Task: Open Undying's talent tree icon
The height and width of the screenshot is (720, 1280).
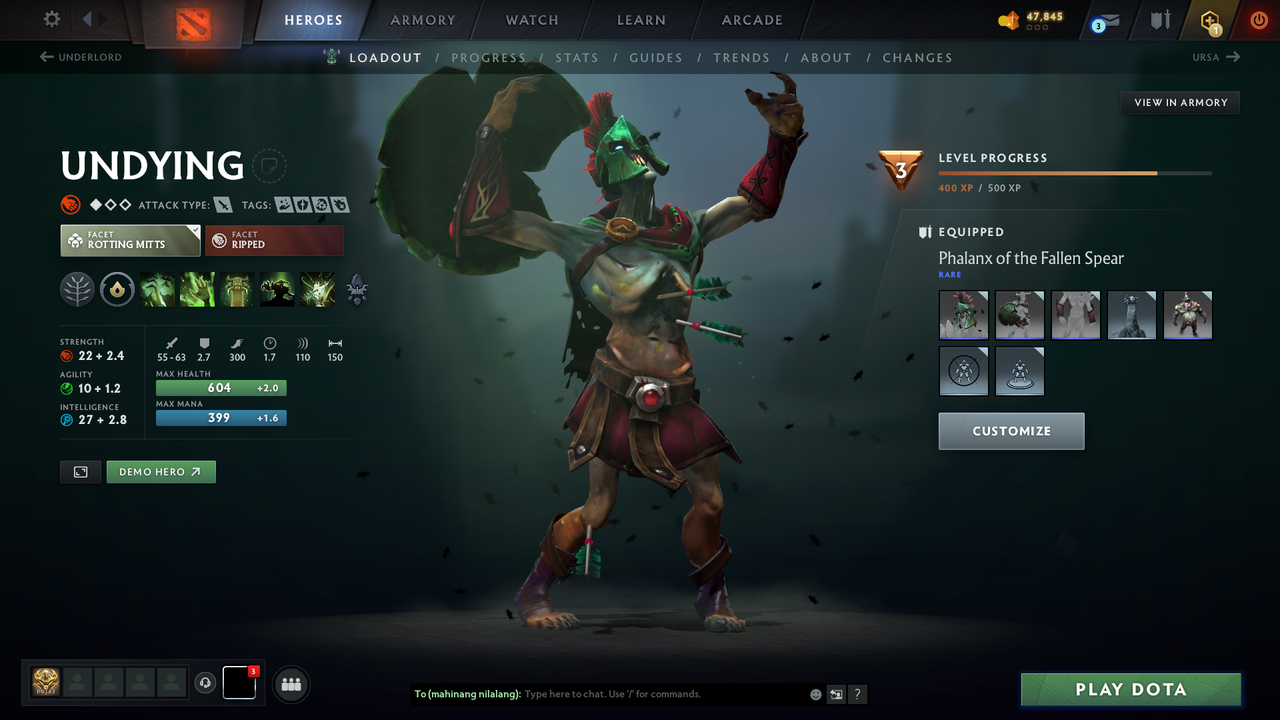Action: click(x=77, y=289)
